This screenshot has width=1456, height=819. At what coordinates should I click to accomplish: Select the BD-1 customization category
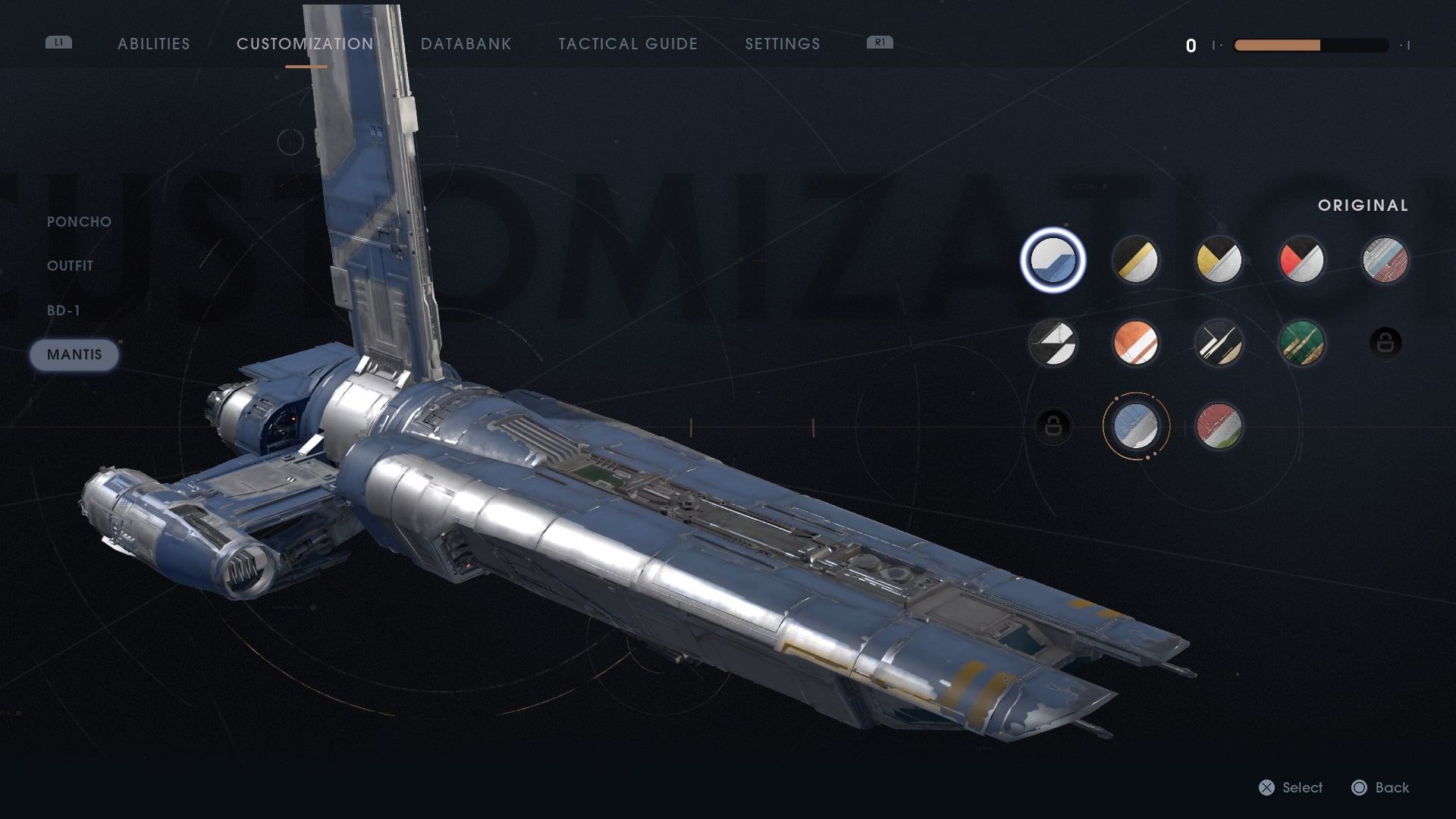tap(64, 310)
